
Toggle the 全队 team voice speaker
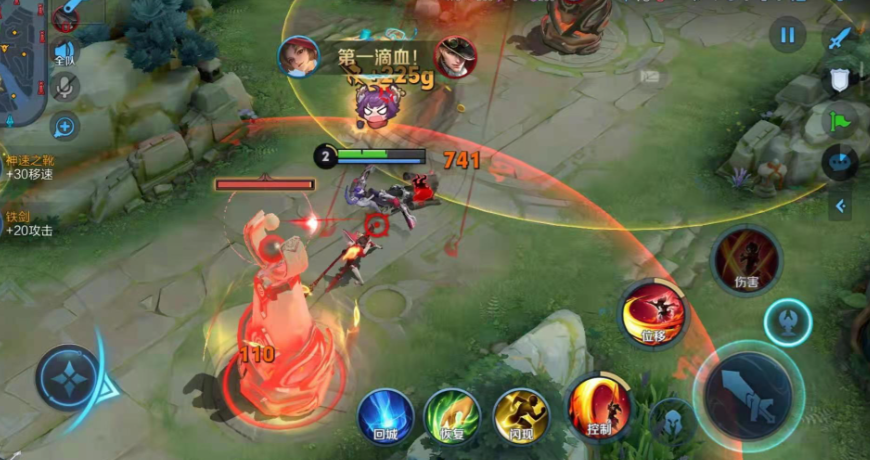(x=65, y=52)
